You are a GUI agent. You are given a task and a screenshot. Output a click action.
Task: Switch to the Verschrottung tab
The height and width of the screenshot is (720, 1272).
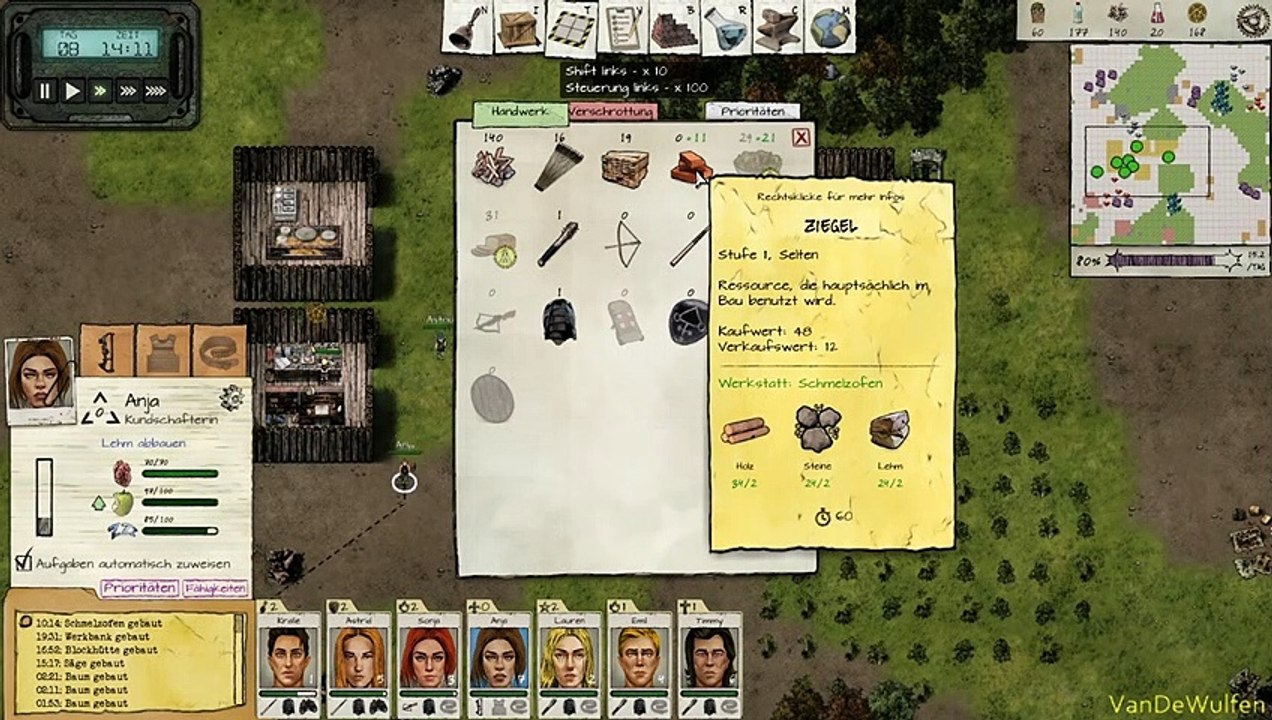click(x=612, y=112)
